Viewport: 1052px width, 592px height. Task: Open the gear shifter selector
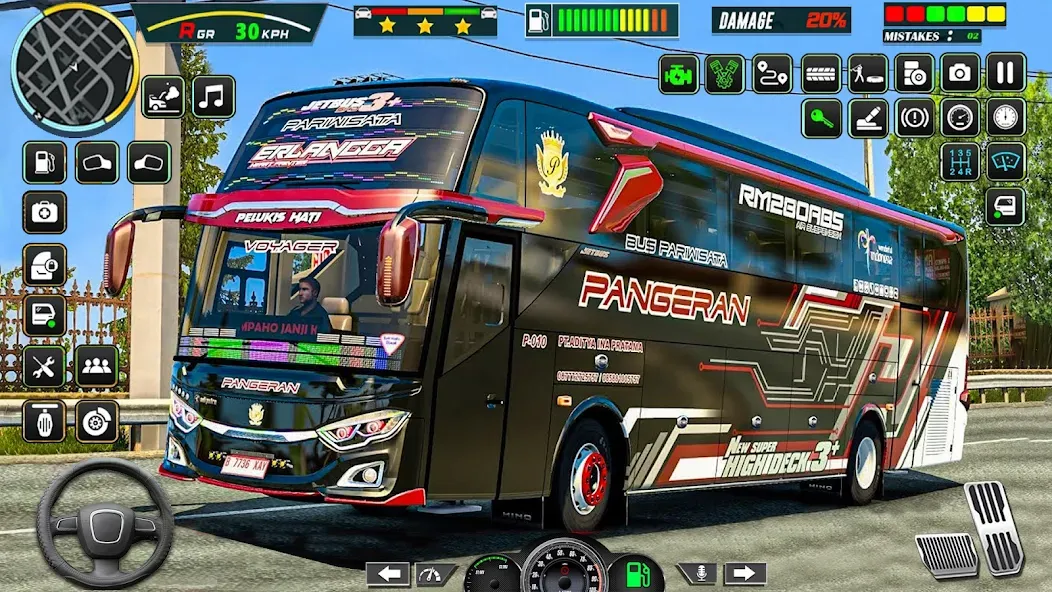(x=960, y=162)
